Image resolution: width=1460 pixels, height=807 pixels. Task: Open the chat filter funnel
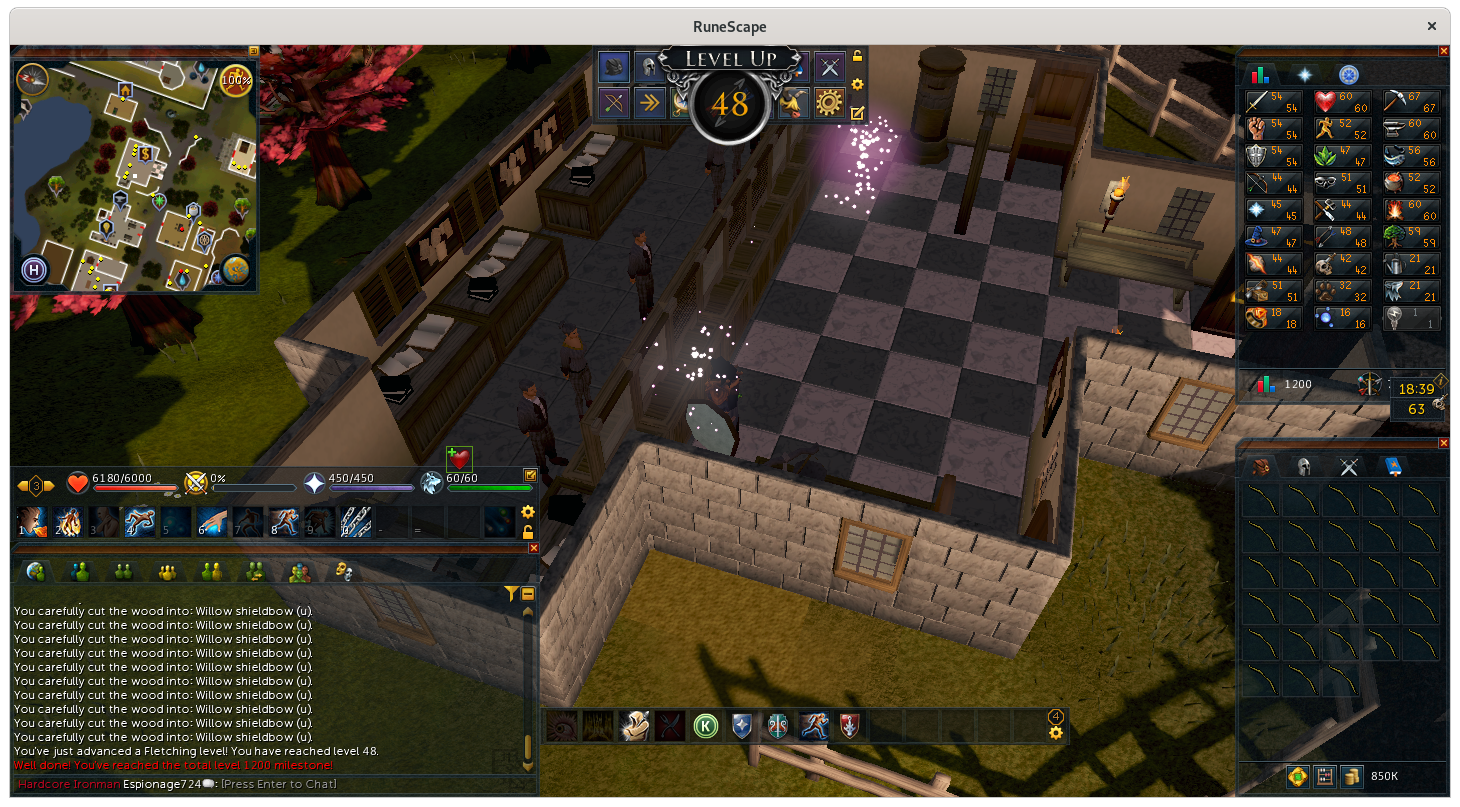click(x=511, y=594)
